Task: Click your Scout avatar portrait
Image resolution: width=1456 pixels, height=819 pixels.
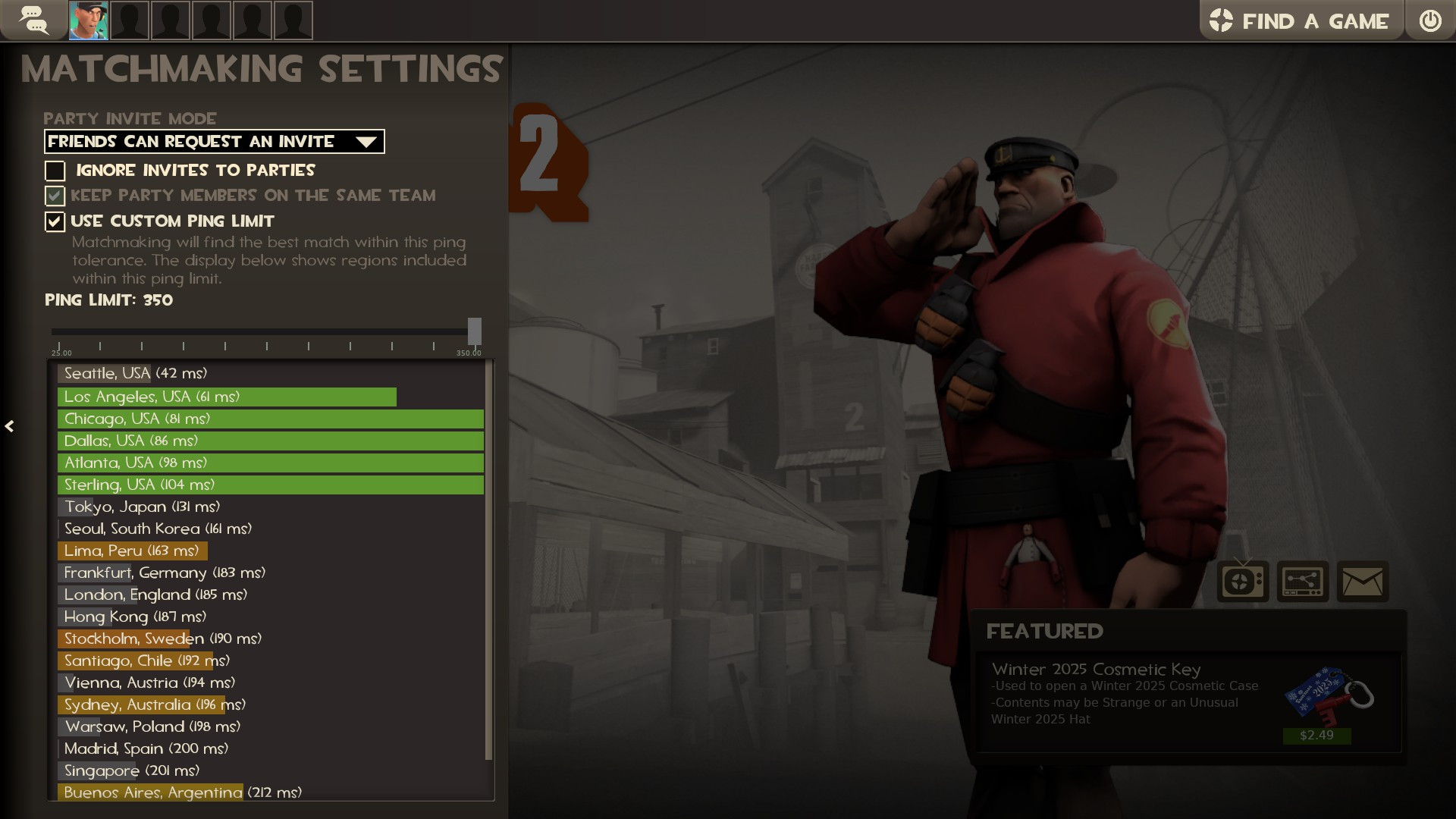Action: pos(88,20)
